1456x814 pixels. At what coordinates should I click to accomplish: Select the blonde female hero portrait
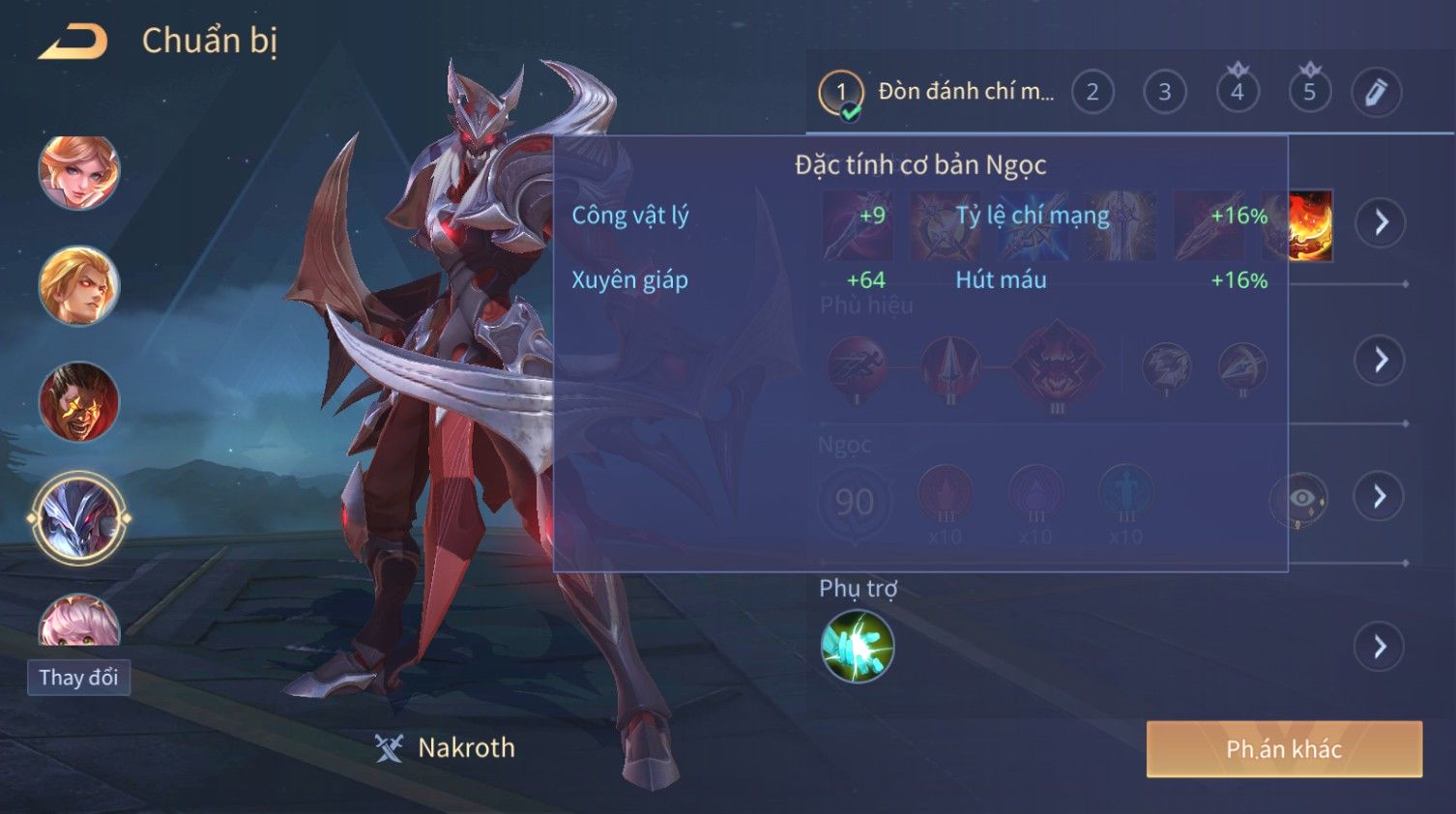(79, 172)
